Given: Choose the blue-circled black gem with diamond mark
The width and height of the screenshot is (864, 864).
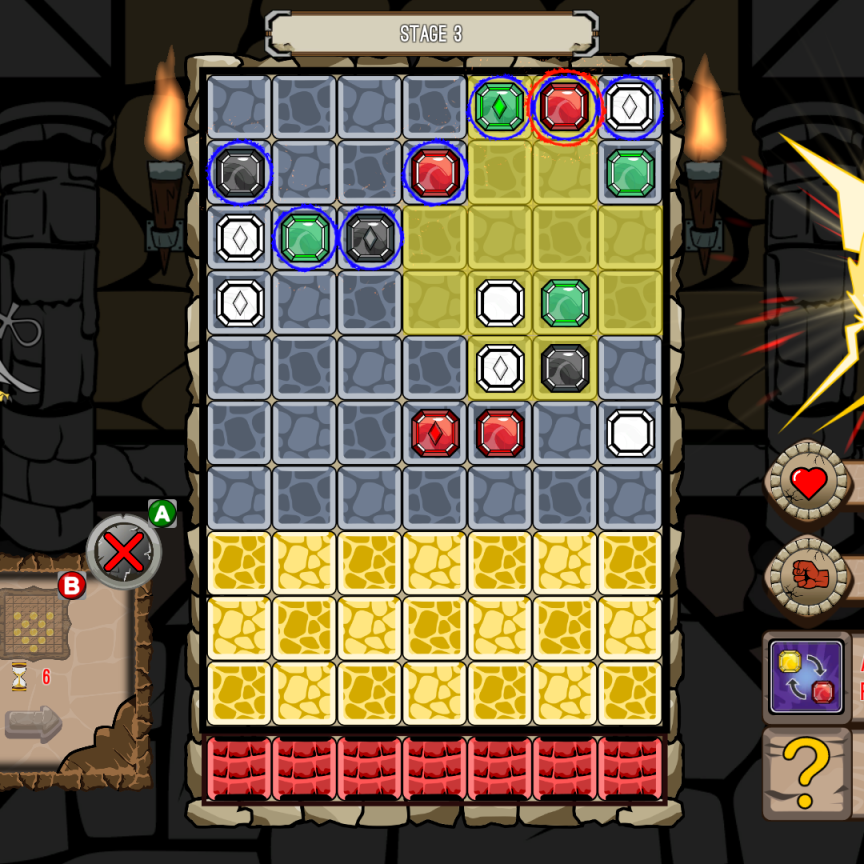Looking at the screenshot, I should tap(370, 238).
